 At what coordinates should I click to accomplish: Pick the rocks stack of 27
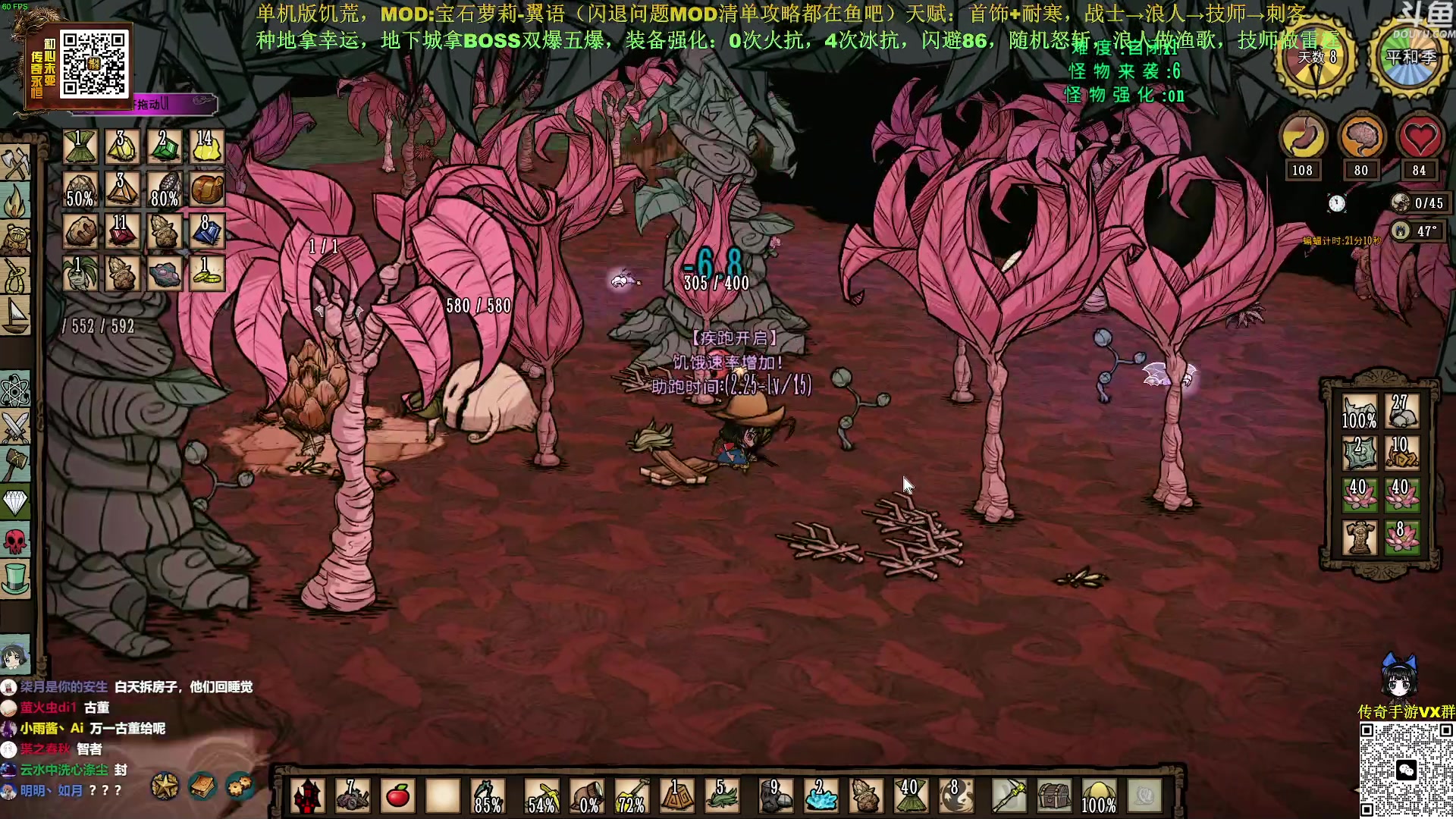[x=1401, y=412]
